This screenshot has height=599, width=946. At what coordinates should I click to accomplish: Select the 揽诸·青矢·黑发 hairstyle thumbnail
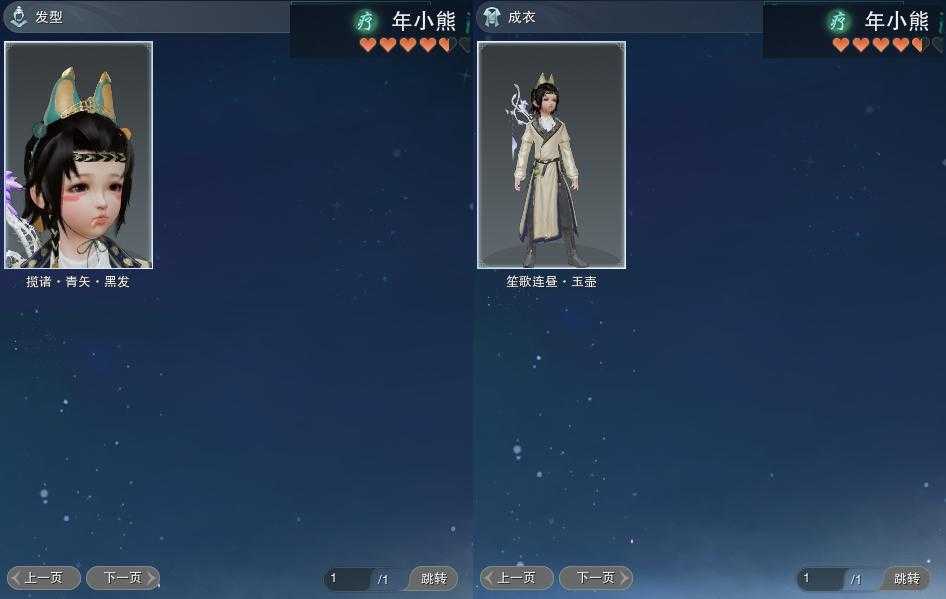point(79,155)
